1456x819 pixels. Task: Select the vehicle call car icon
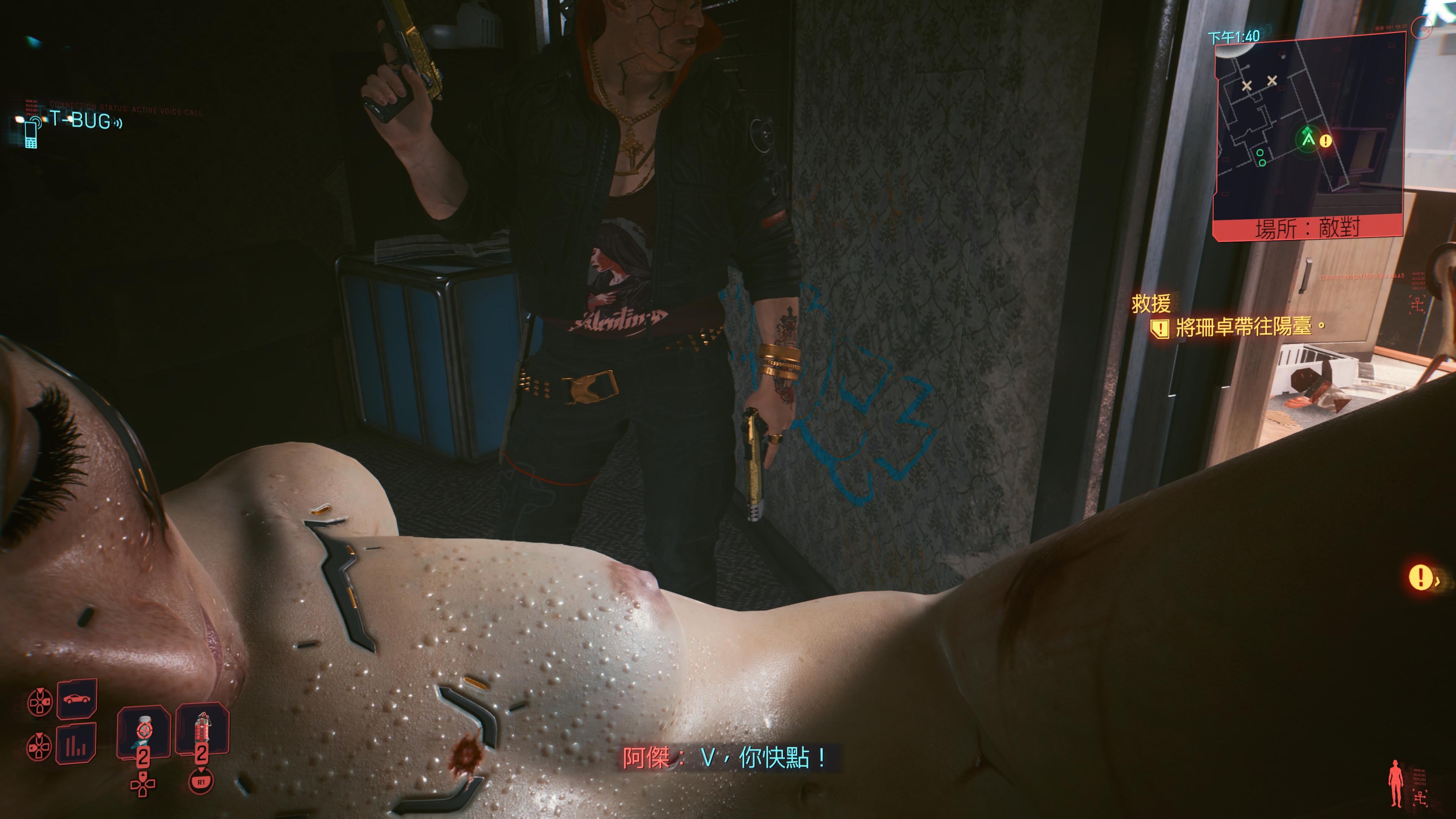76,698
